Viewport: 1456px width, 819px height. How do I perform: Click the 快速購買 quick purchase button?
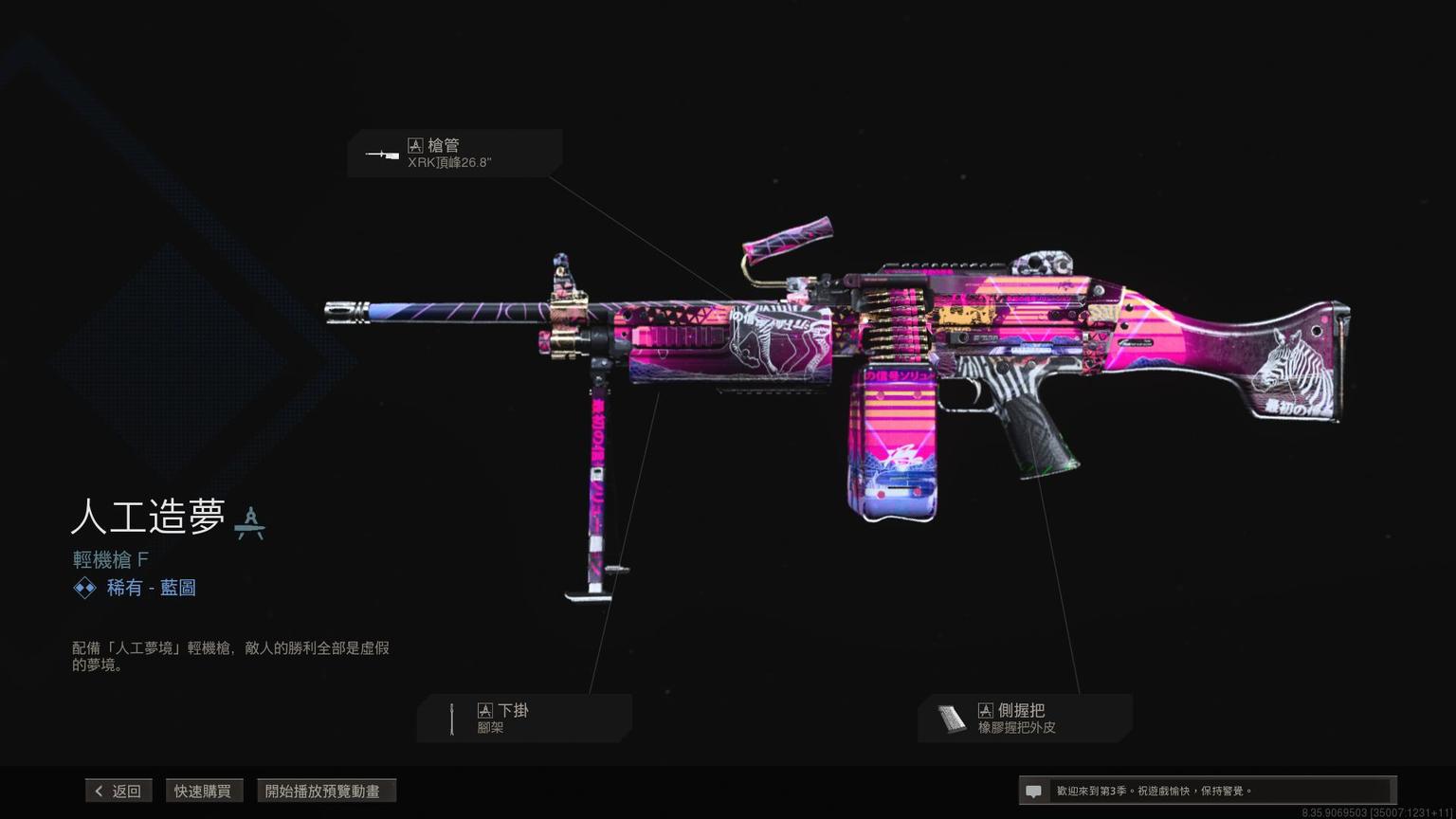point(203,791)
